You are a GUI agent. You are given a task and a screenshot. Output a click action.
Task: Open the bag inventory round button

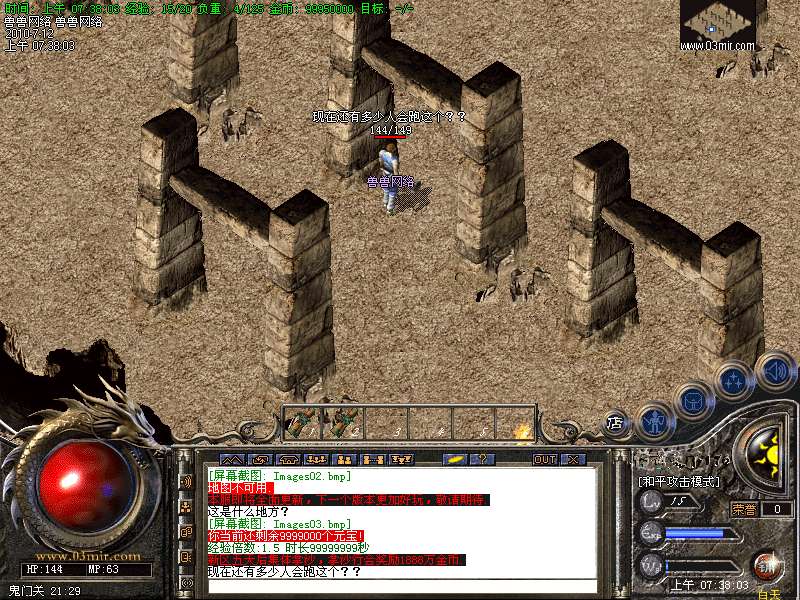coord(693,400)
